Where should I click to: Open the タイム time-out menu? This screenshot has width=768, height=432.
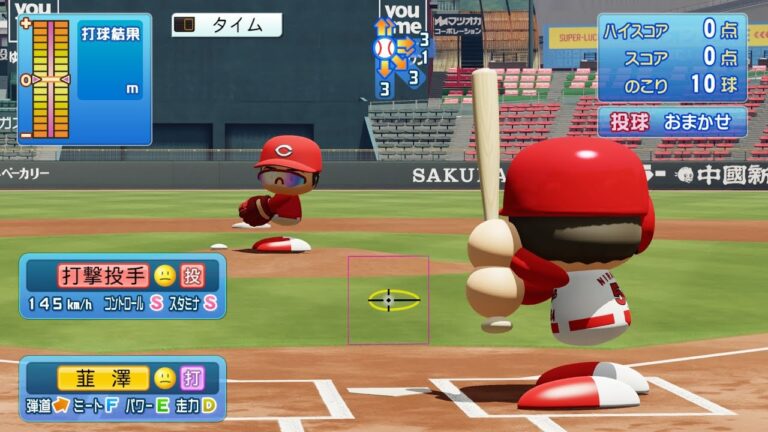click(226, 25)
